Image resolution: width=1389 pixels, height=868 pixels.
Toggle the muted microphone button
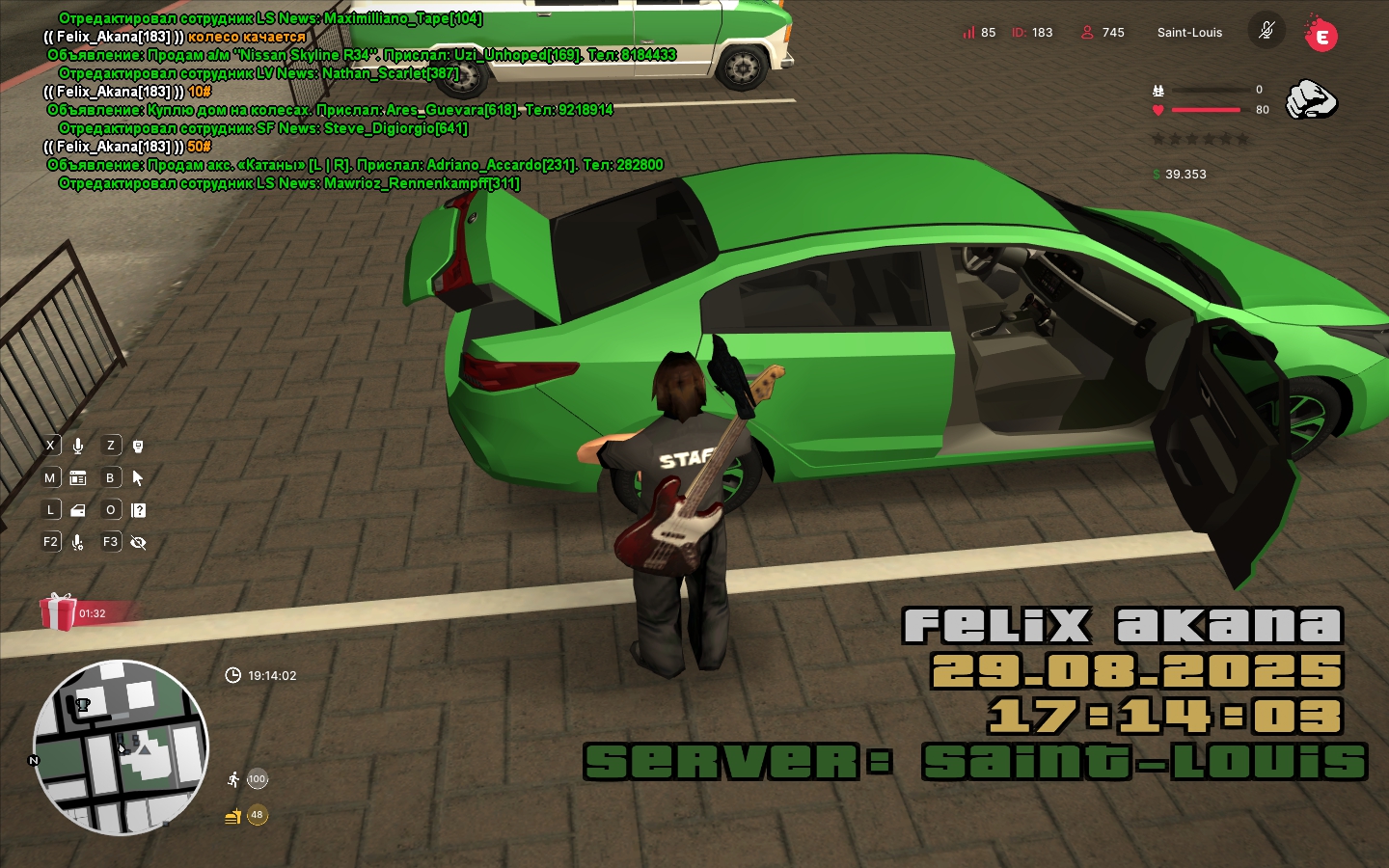click(x=1266, y=31)
